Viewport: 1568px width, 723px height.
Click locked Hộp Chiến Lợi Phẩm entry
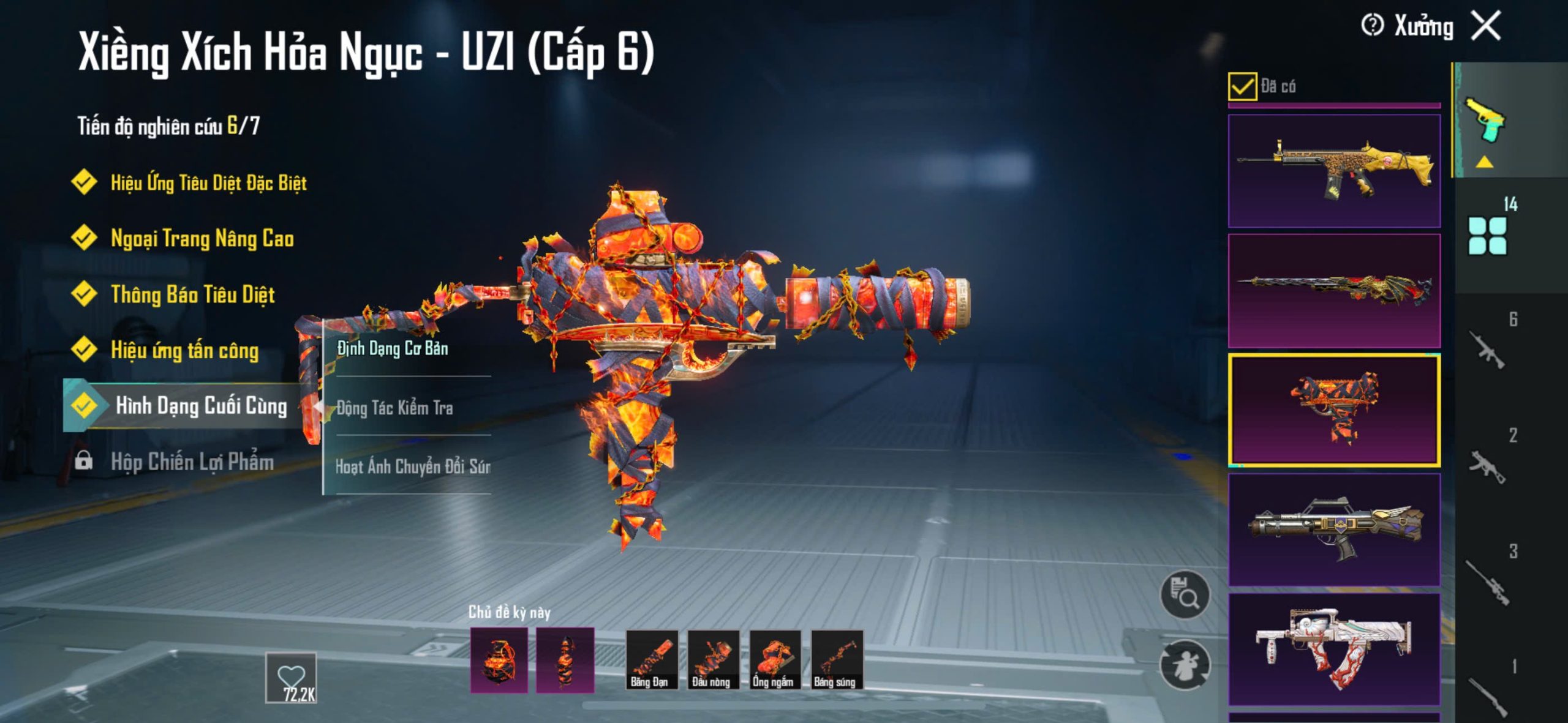pos(192,462)
